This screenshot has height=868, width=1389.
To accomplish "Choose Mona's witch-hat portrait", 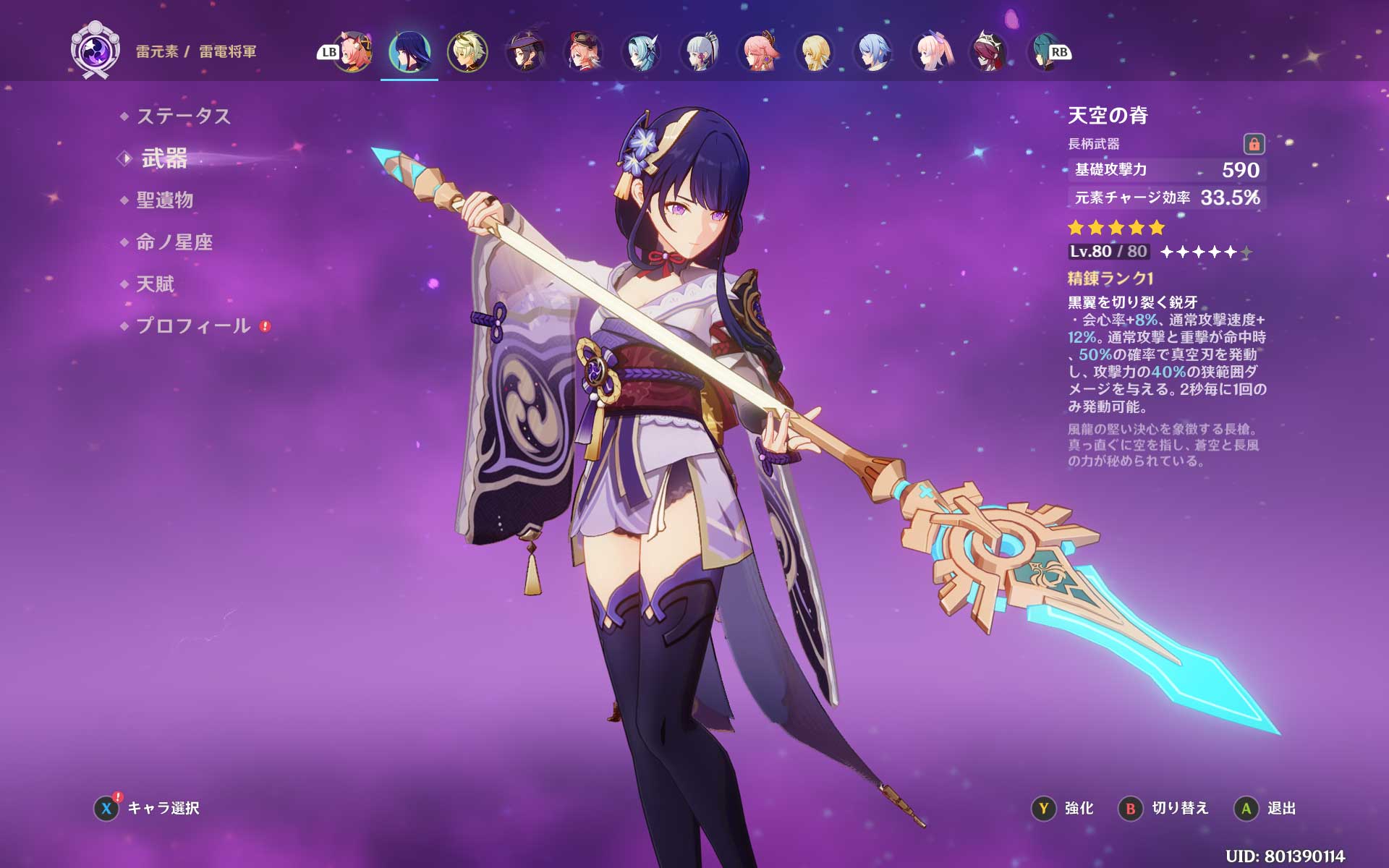I will [x=525, y=51].
